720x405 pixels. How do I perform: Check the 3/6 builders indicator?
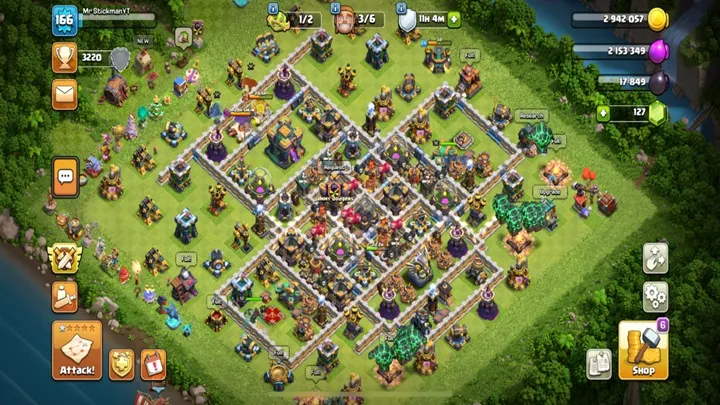357,19
